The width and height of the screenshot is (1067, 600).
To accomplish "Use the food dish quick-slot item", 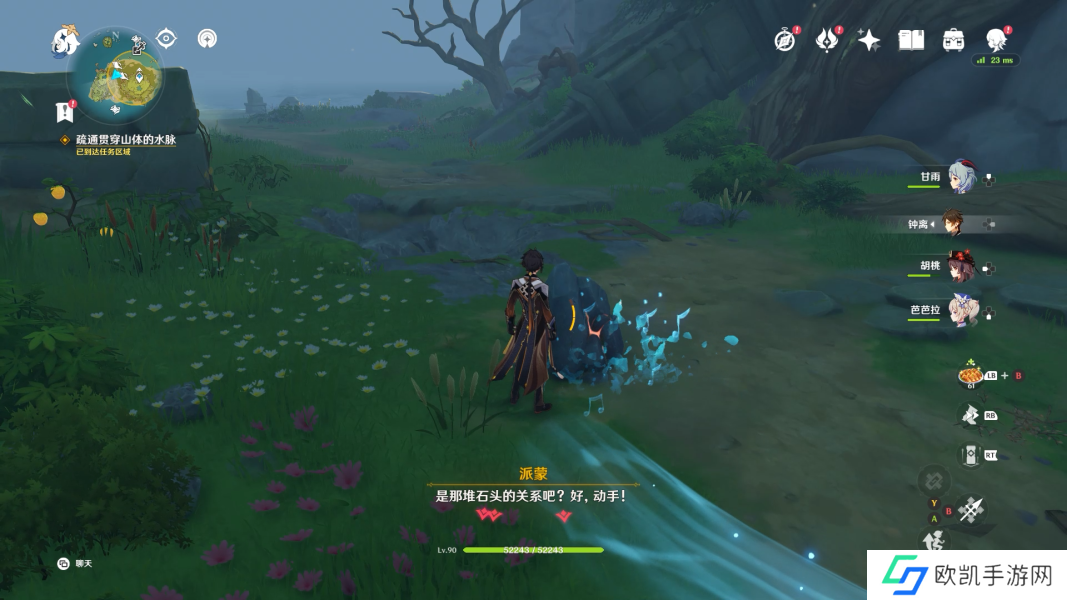I will tap(970, 376).
